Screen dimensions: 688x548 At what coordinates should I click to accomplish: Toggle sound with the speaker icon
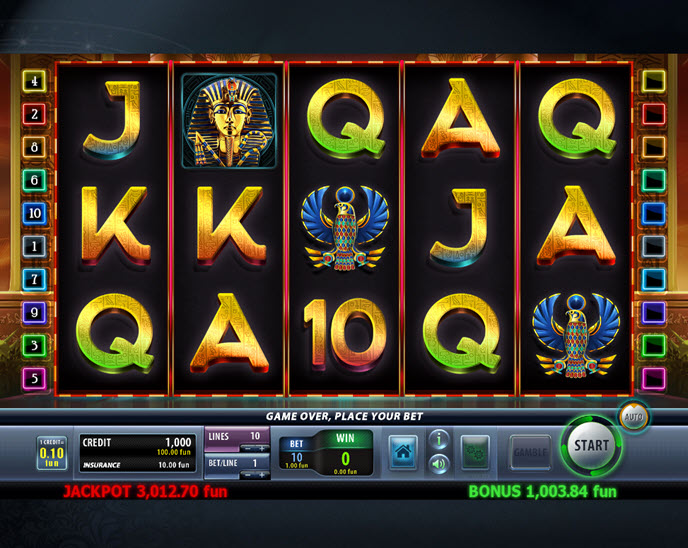coord(438,464)
